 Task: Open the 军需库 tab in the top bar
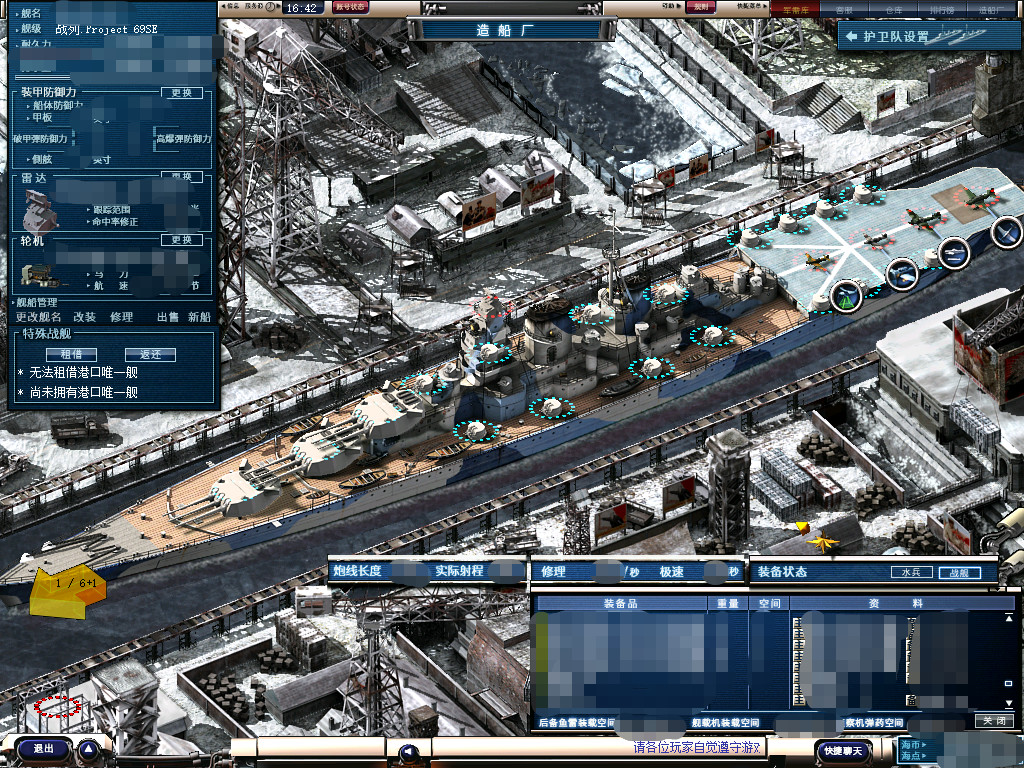point(795,8)
